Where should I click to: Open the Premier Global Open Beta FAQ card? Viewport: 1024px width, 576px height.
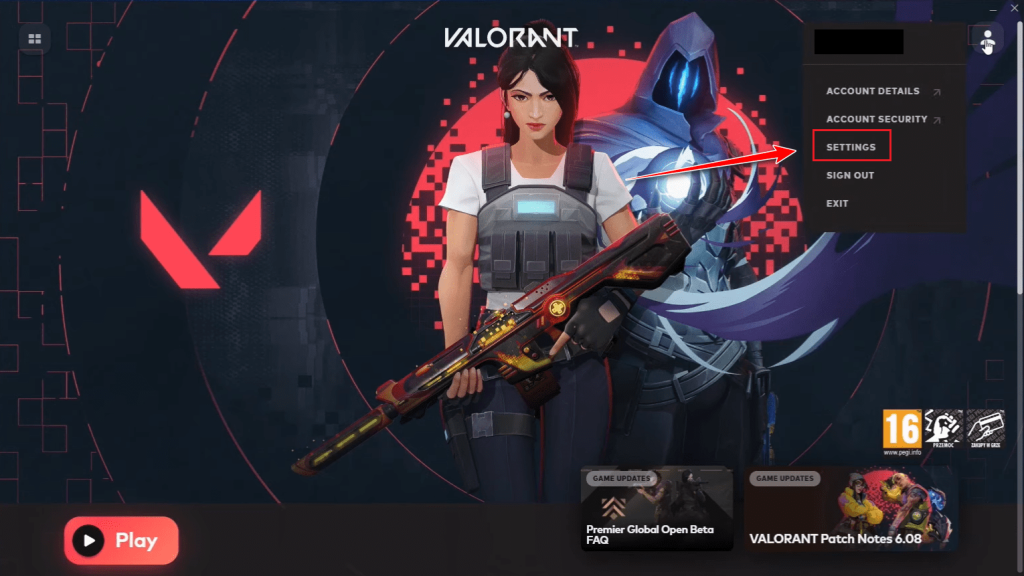coord(656,508)
